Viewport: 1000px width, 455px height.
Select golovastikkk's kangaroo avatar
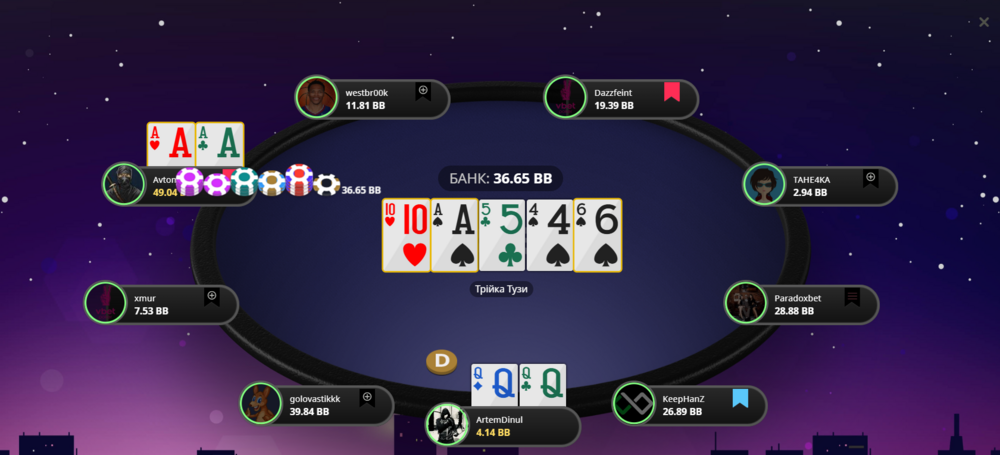click(x=260, y=404)
